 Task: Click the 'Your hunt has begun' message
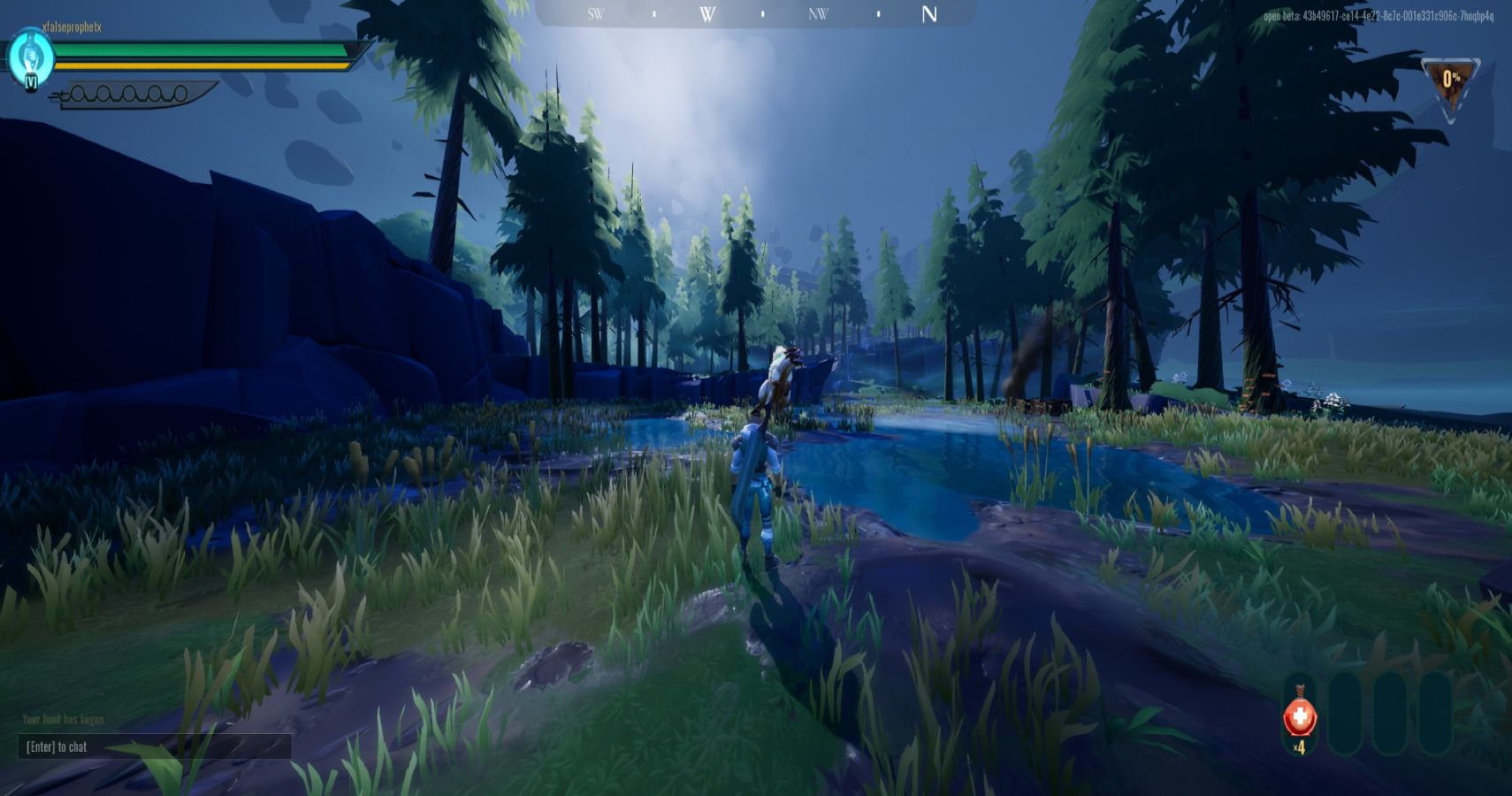62,719
